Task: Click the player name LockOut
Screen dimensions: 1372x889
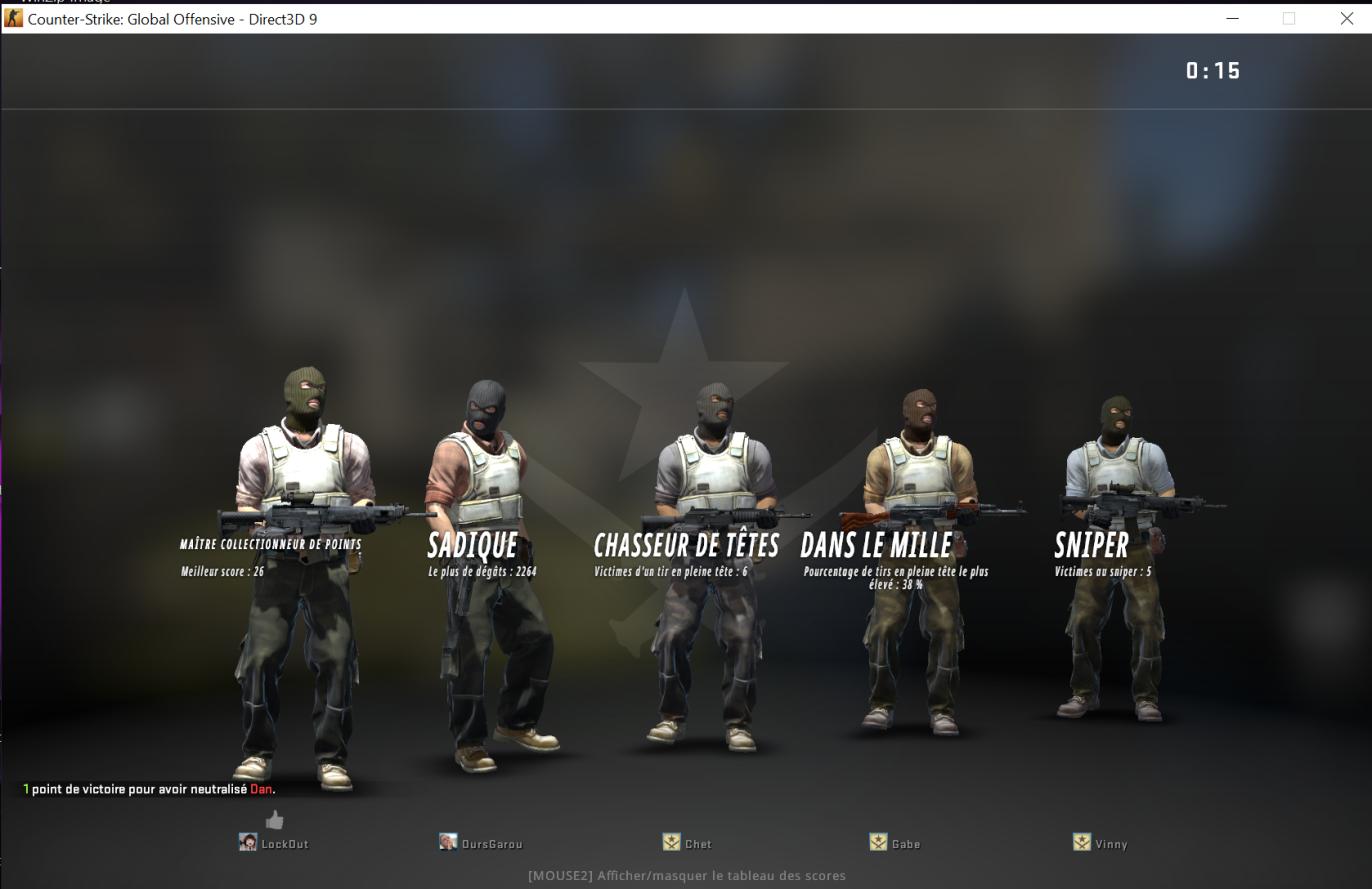Action: click(285, 843)
